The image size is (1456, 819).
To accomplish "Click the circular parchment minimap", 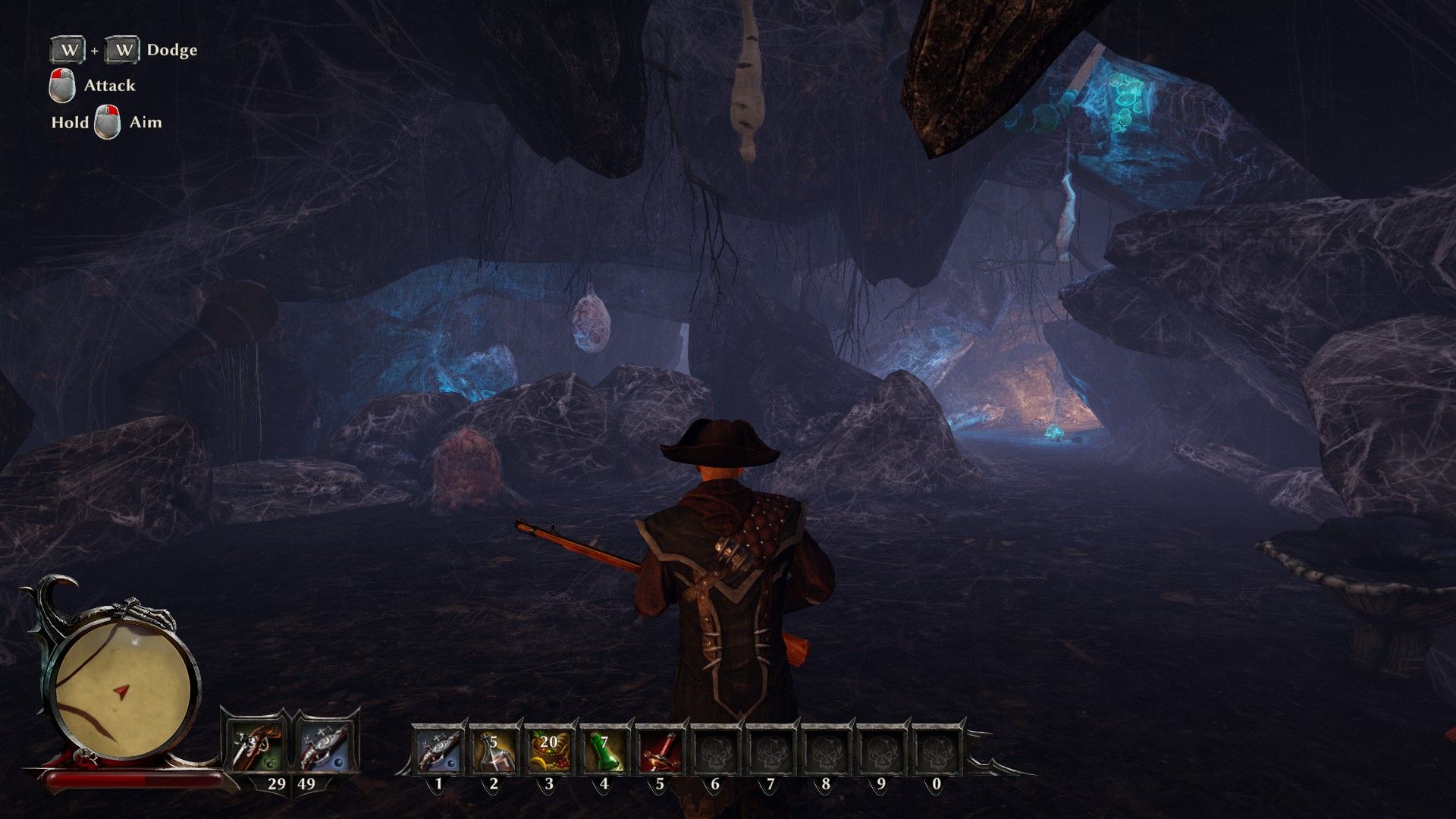I will coord(122,690).
